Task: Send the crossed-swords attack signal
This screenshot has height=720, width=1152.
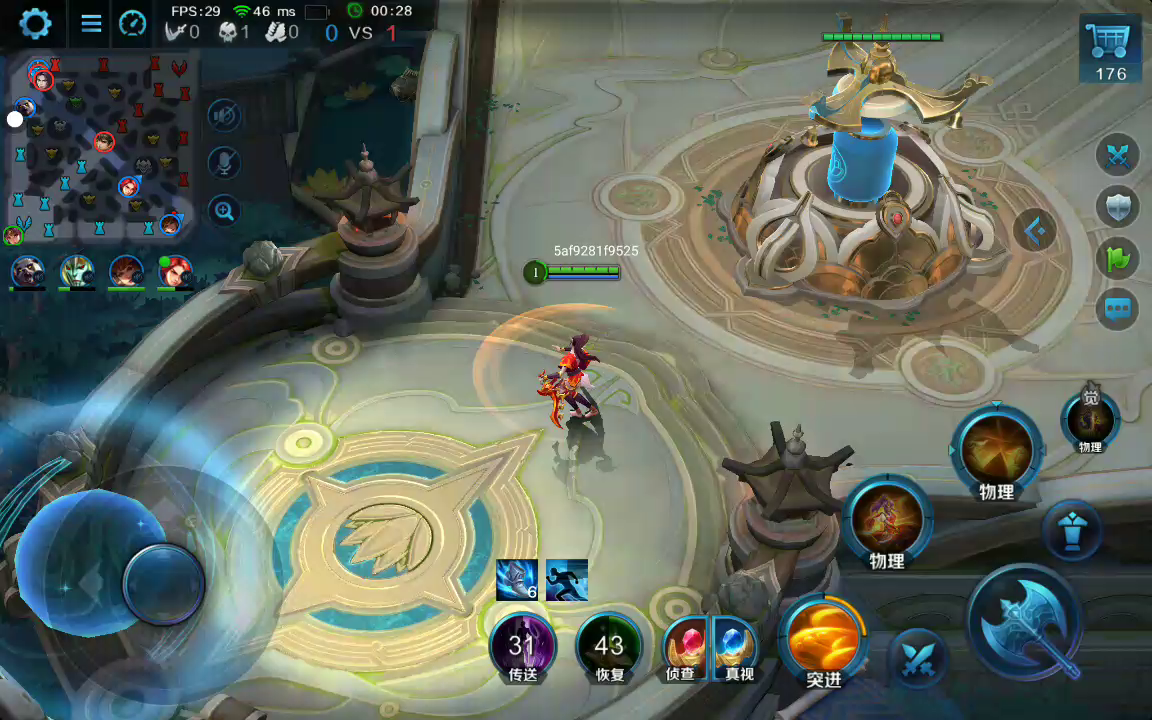Action: [x=1118, y=155]
